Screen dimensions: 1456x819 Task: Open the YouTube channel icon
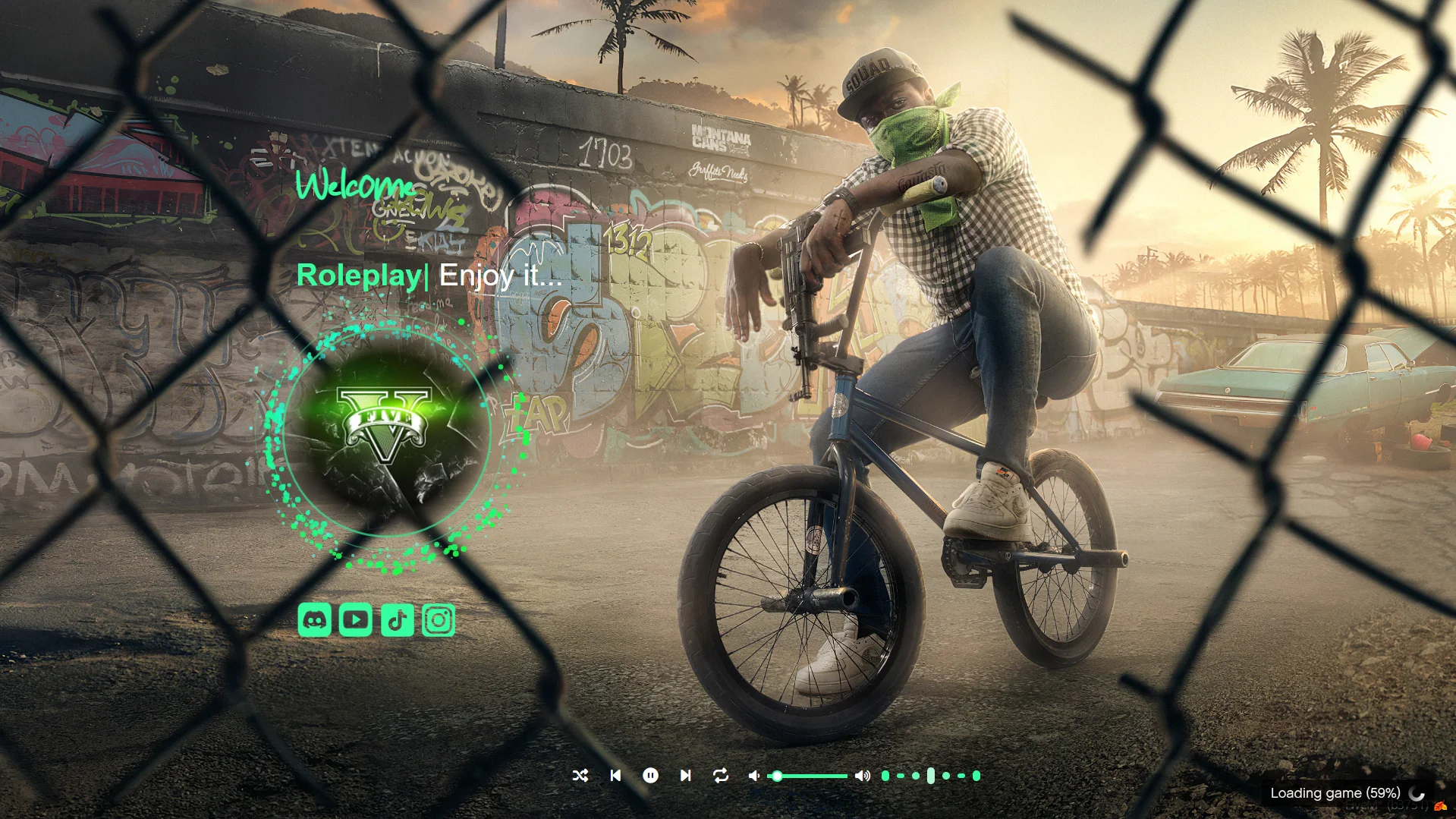click(x=355, y=620)
